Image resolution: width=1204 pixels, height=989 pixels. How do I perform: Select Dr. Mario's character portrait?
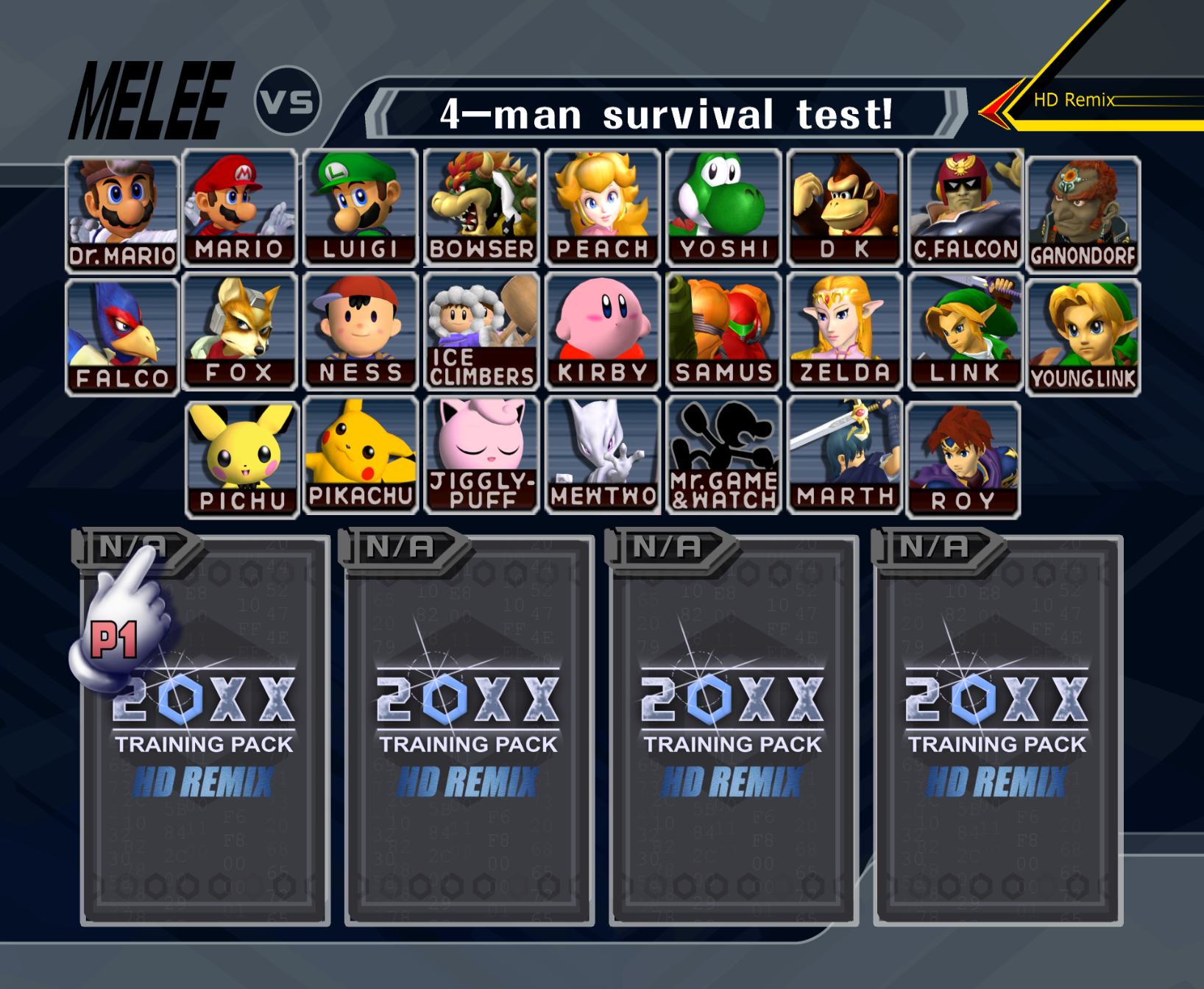click(x=121, y=206)
